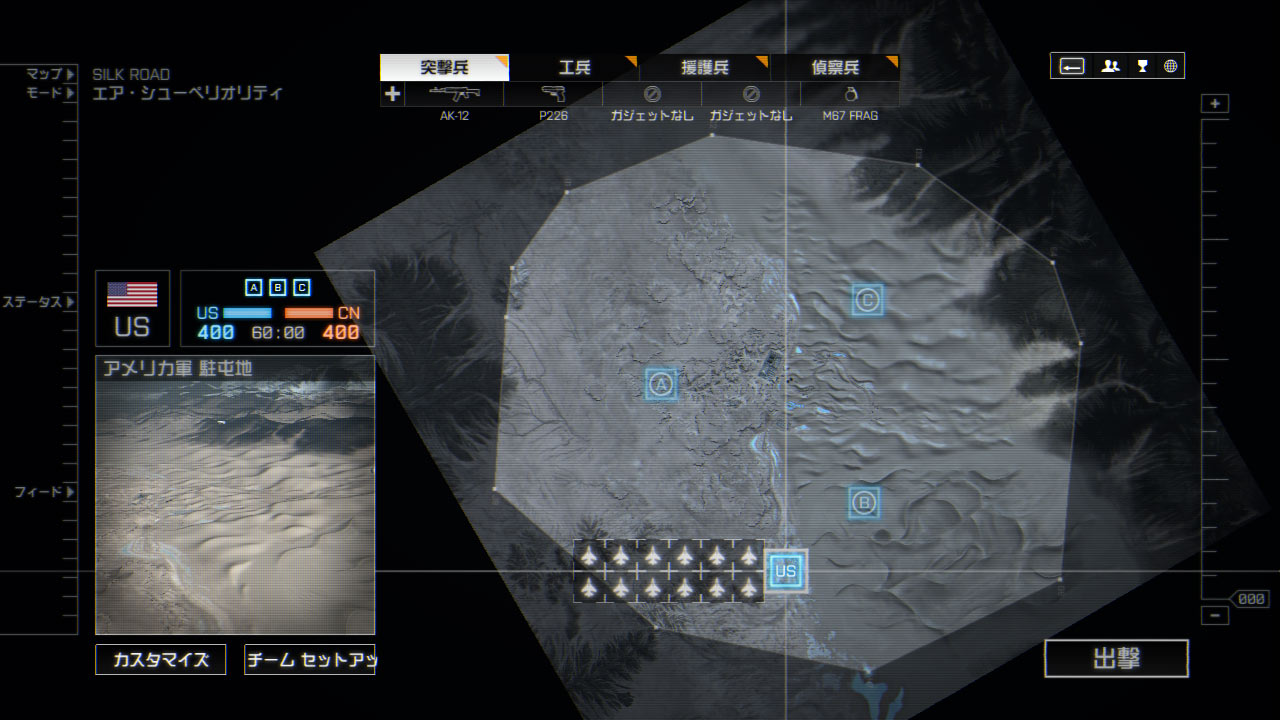Deploy with the 出撃 button

1116,659
